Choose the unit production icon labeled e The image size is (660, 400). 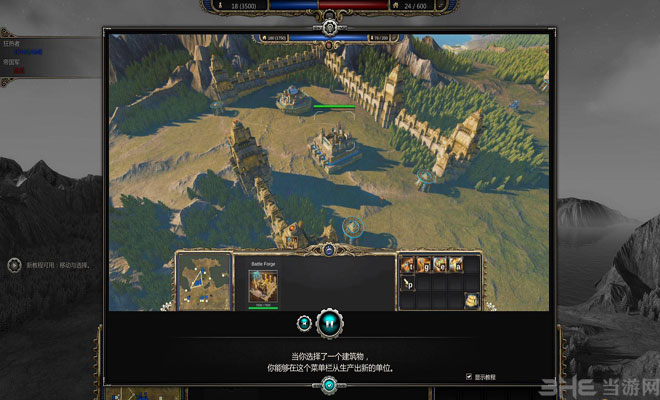point(440,264)
